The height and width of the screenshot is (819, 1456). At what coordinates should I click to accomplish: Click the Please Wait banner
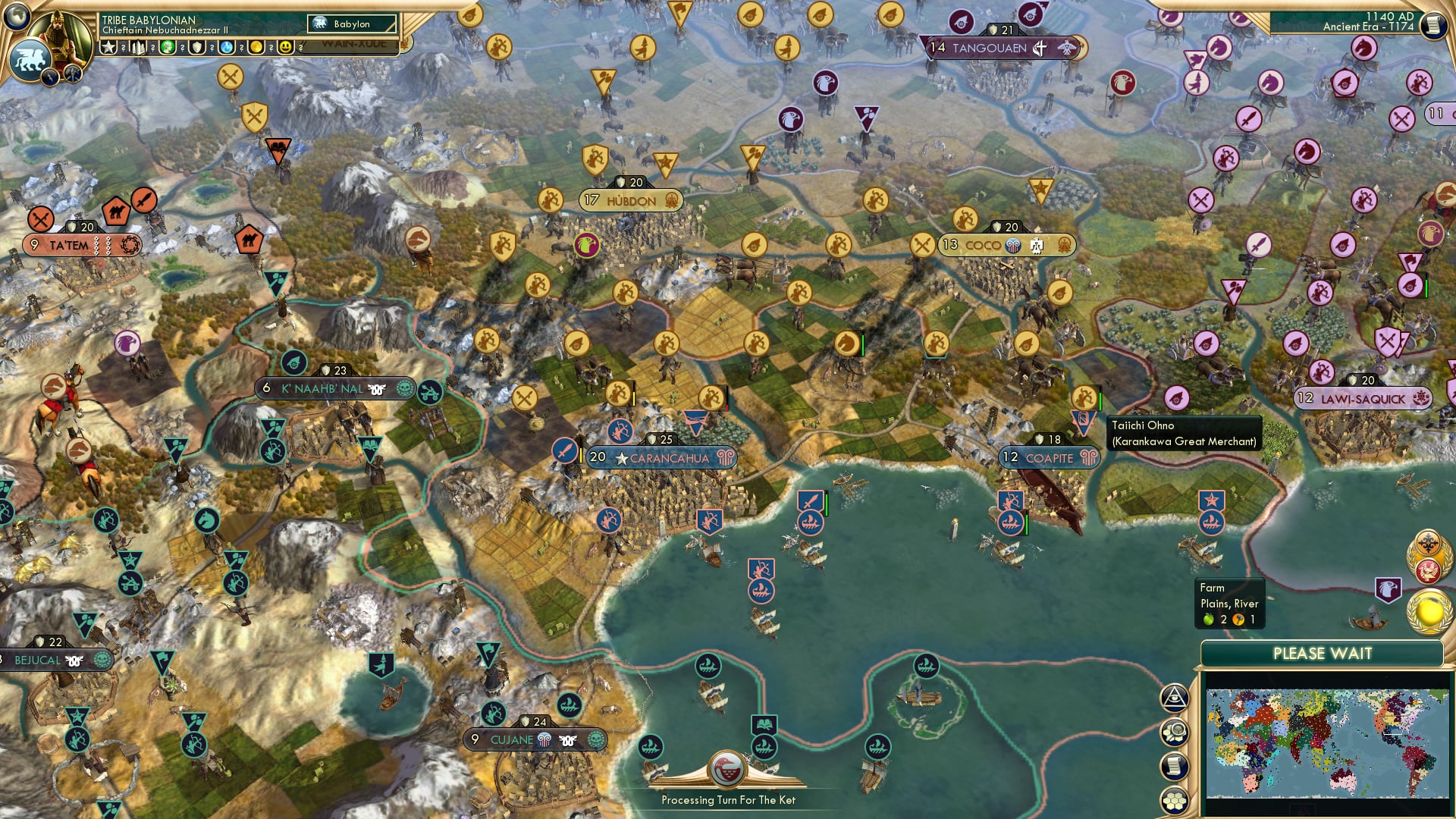1324,653
